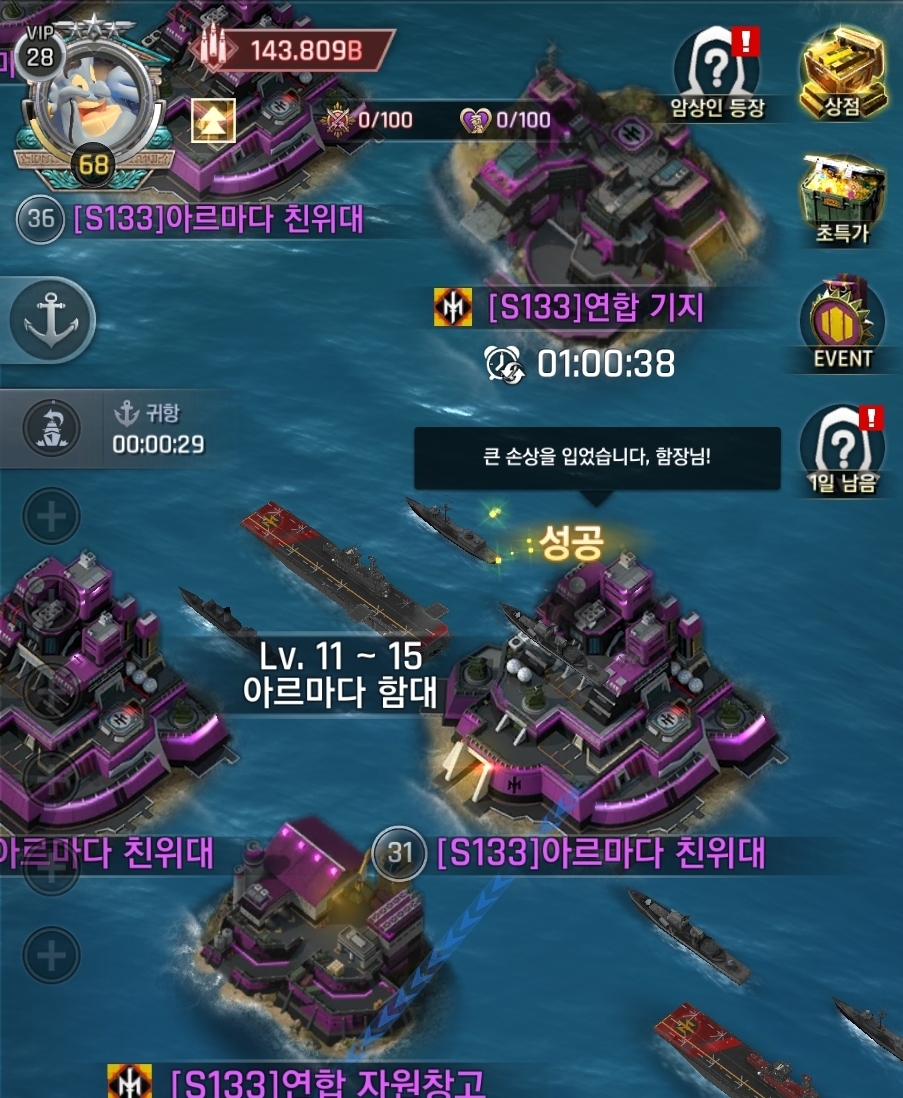Tap the yellow double-arrow upgrade icon

[x=213, y=120]
